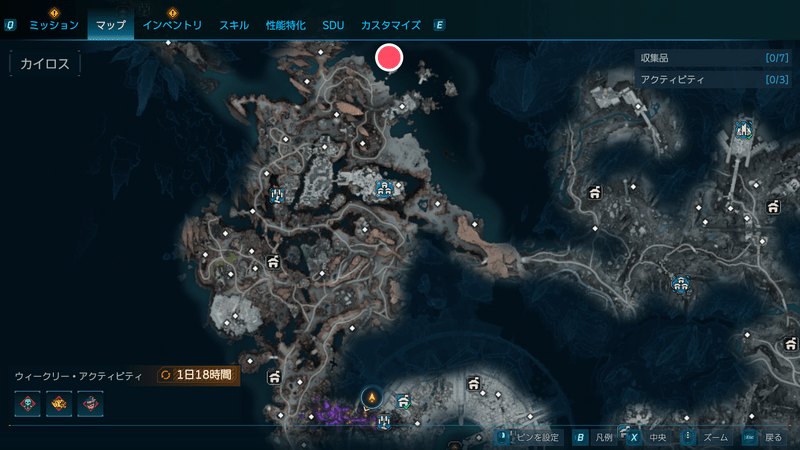Go to the SDU tab
Screen dimensions: 800x450
tap(333, 24)
